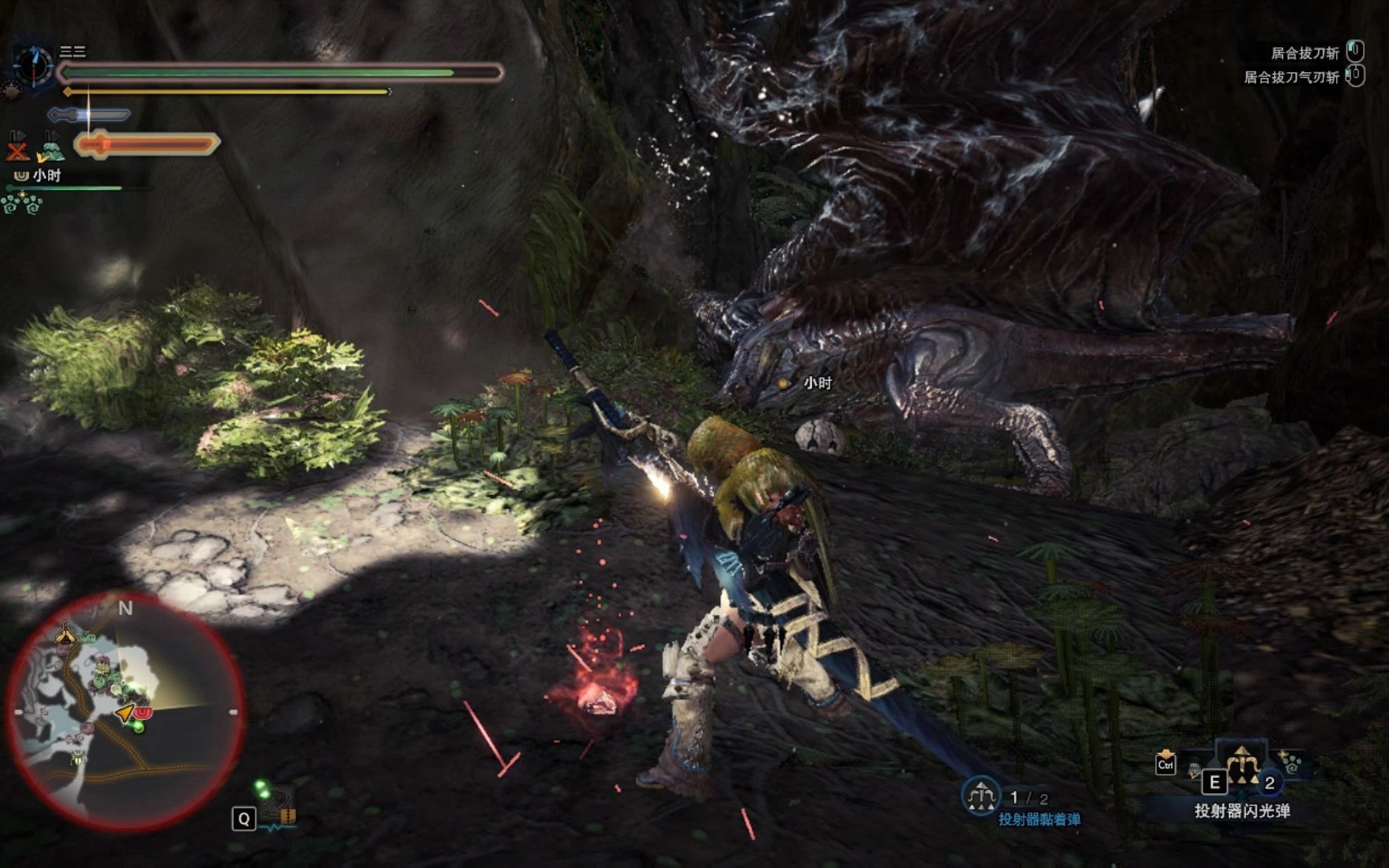
Task: Select the camp tent marker on minimap
Action: tap(65, 635)
